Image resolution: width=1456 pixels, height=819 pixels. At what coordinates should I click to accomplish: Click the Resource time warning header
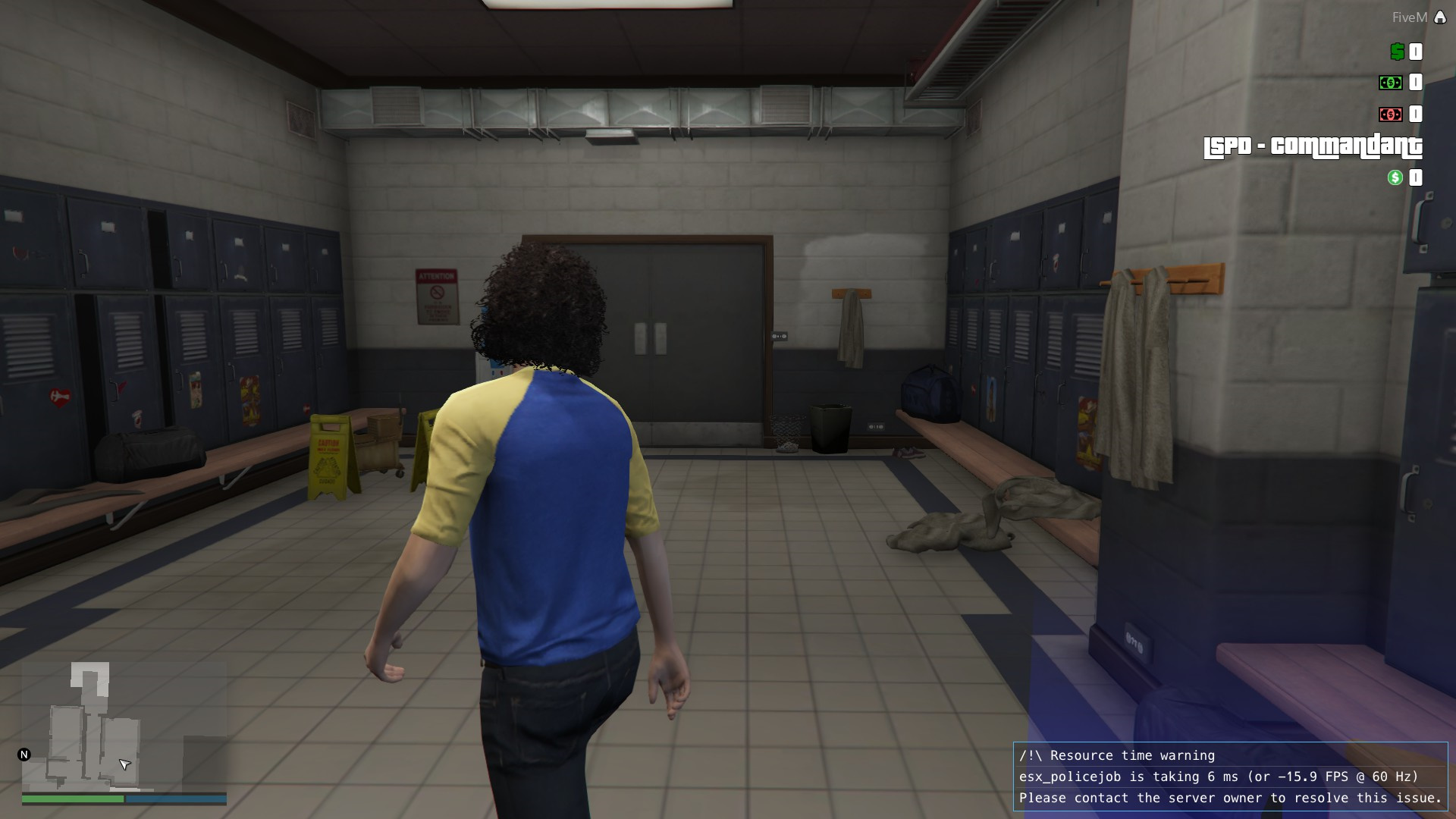1117,755
